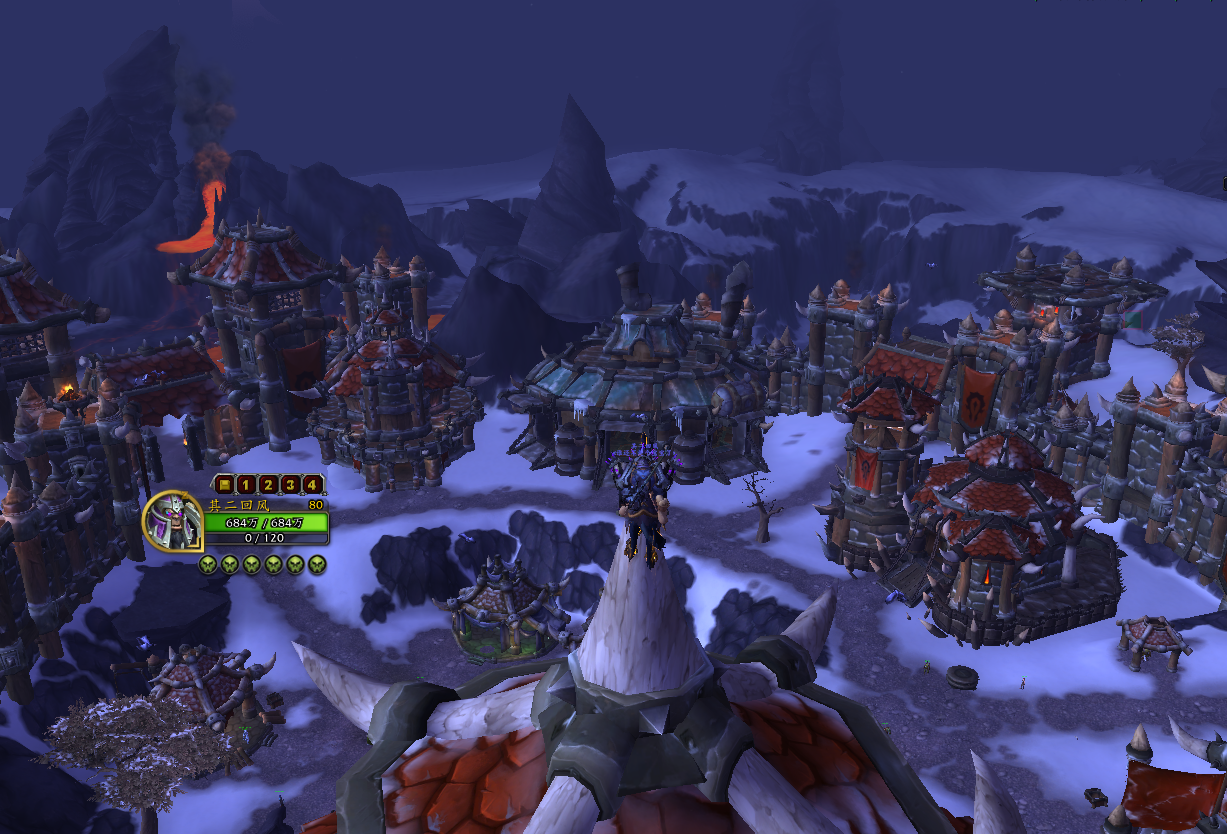1227x834 pixels.
Task: Click the player name 其二回风
Action: 240,505
